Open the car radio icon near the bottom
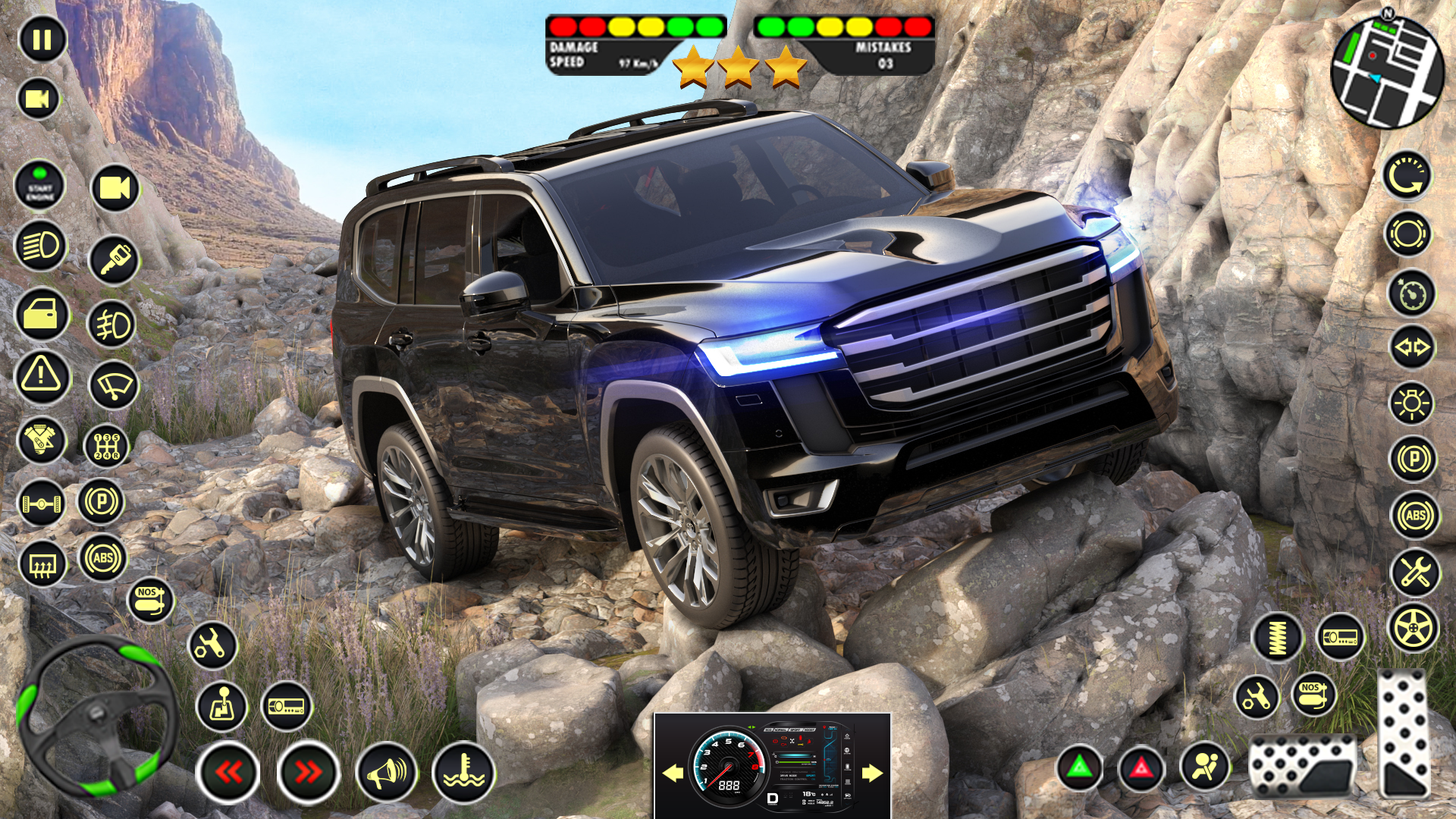Image resolution: width=1456 pixels, height=819 pixels. (x=287, y=707)
